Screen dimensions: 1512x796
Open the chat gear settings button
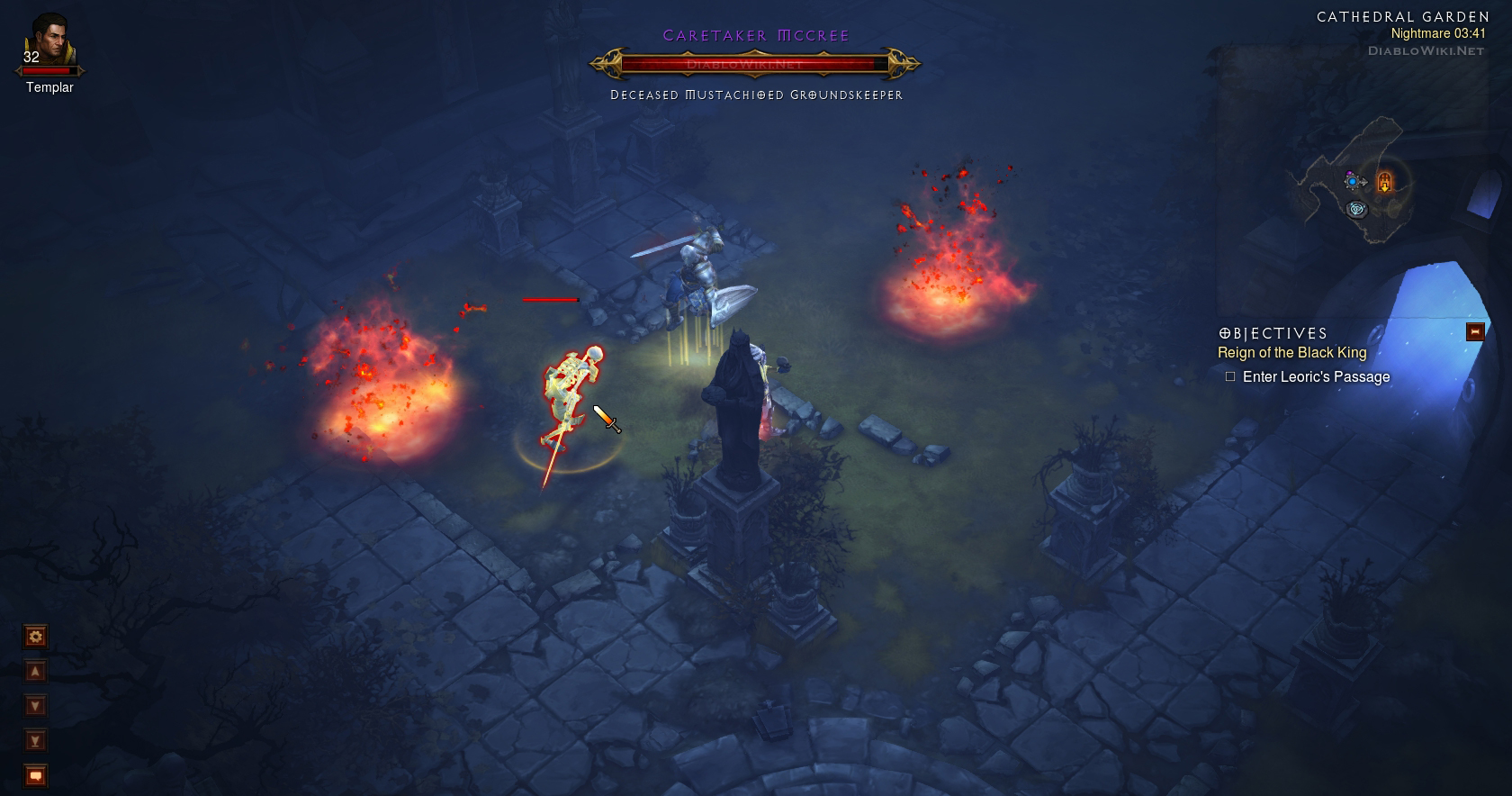(x=35, y=638)
